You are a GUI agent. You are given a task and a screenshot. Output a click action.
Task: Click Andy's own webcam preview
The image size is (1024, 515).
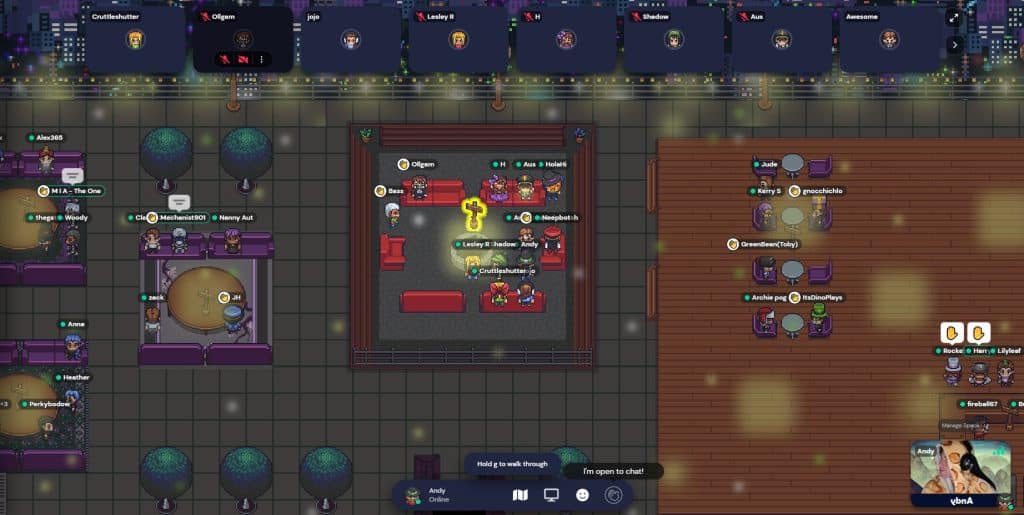961,474
